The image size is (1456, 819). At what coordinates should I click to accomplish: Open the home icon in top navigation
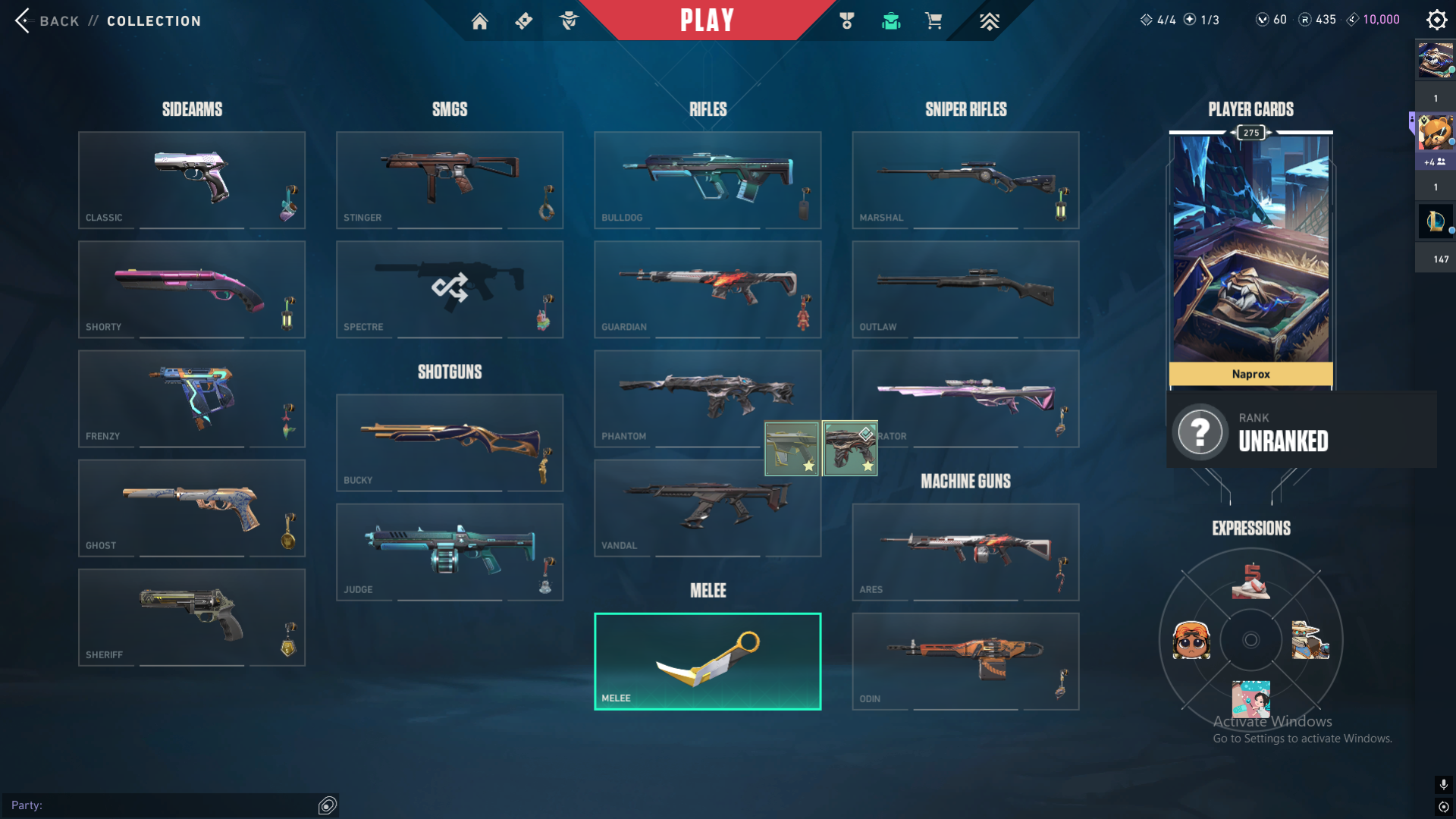[479, 21]
